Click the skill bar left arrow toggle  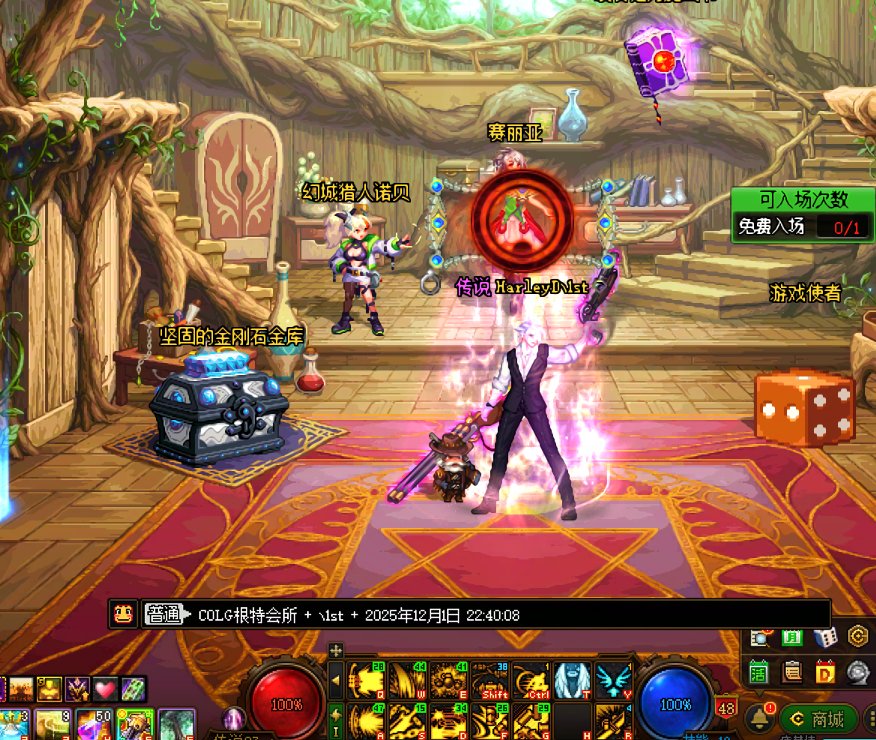pyautogui.click(x=336, y=681)
